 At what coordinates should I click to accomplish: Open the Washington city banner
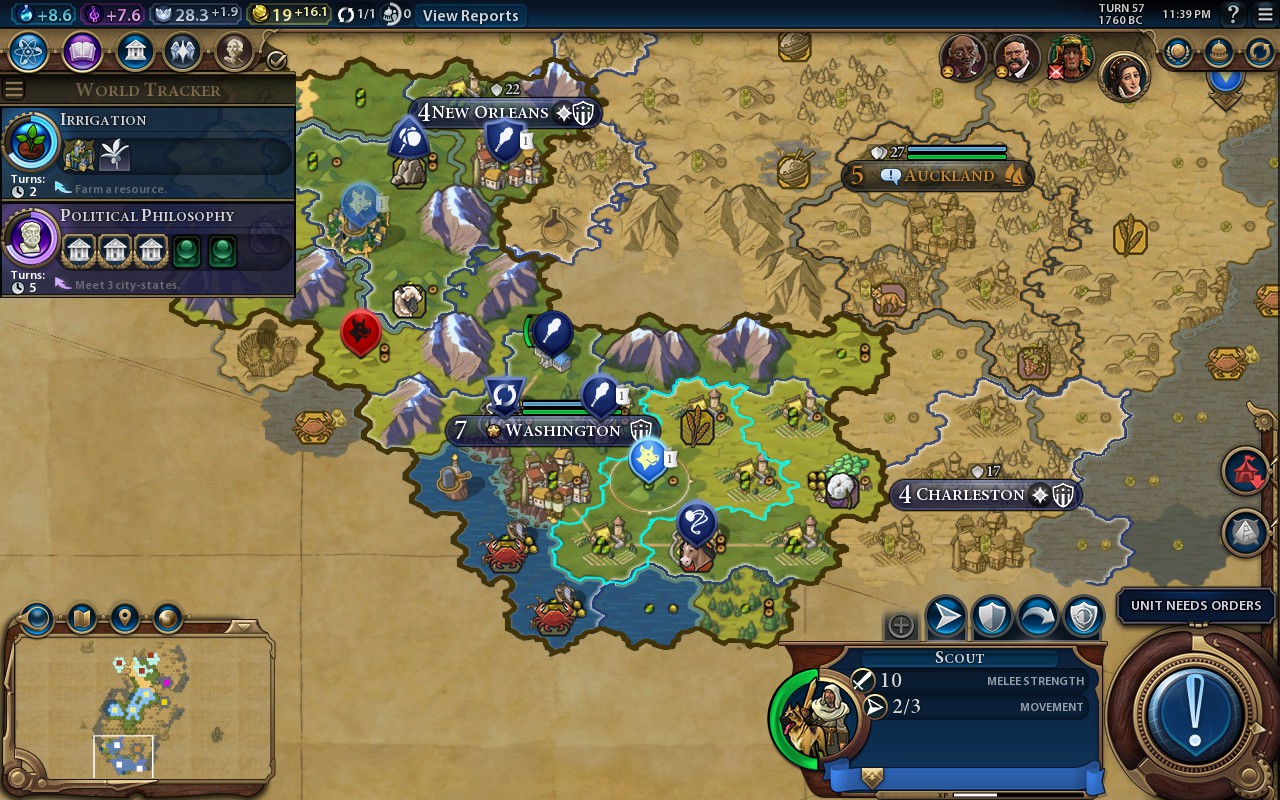[x=550, y=430]
